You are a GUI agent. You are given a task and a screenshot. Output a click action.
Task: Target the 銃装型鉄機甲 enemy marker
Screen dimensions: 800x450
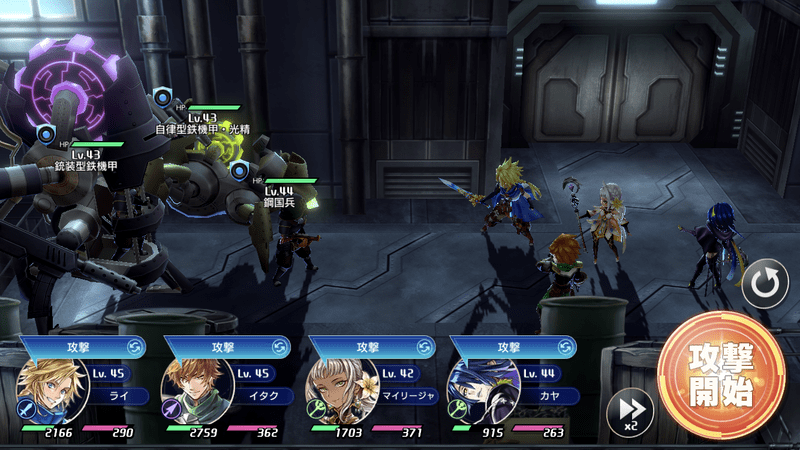click(45, 134)
